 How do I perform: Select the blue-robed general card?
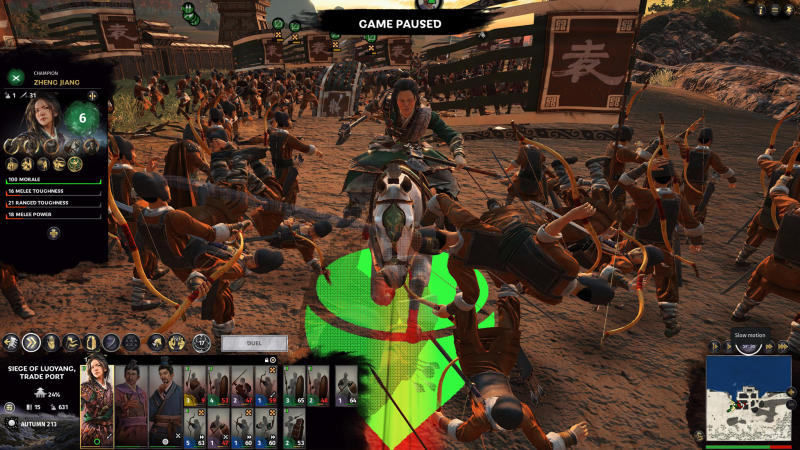pyautogui.click(x=164, y=404)
